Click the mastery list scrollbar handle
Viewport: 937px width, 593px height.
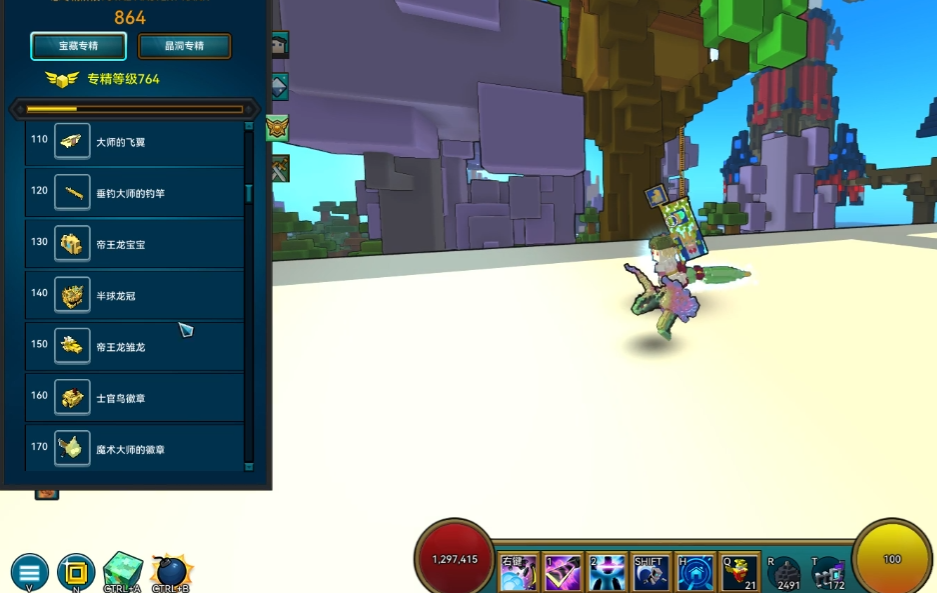click(249, 193)
